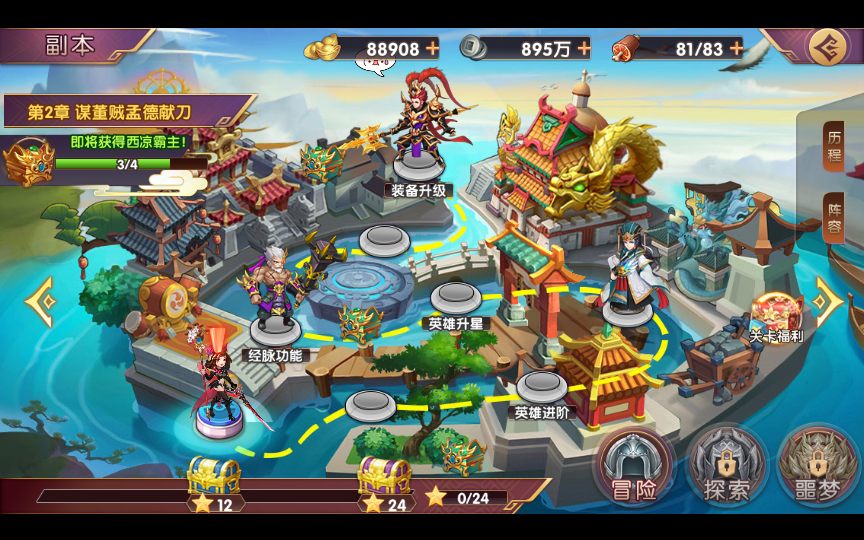
Task: Open the 历程 side tab
Action: (x=833, y=147)
